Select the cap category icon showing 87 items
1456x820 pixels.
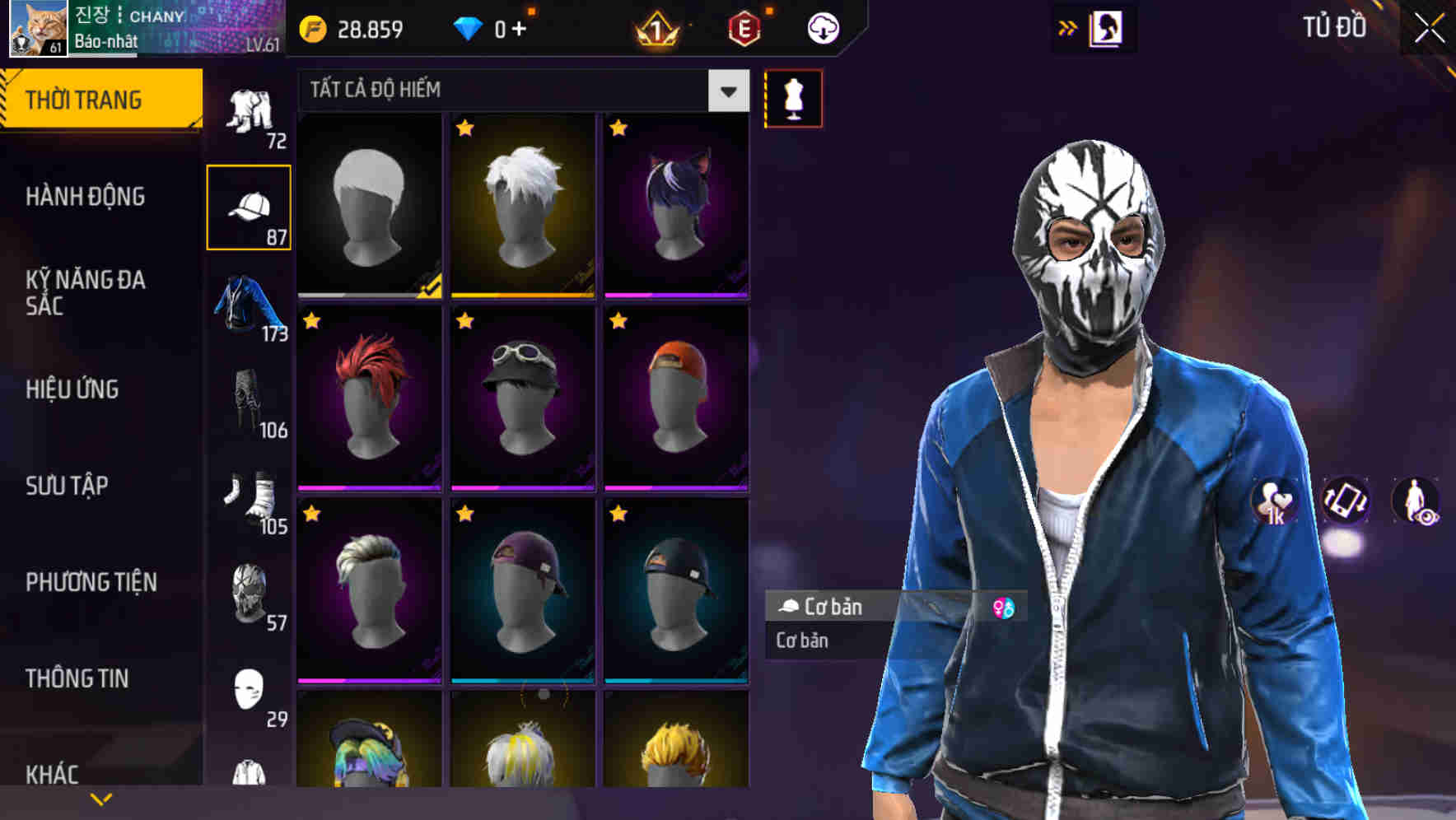point(250,206)
